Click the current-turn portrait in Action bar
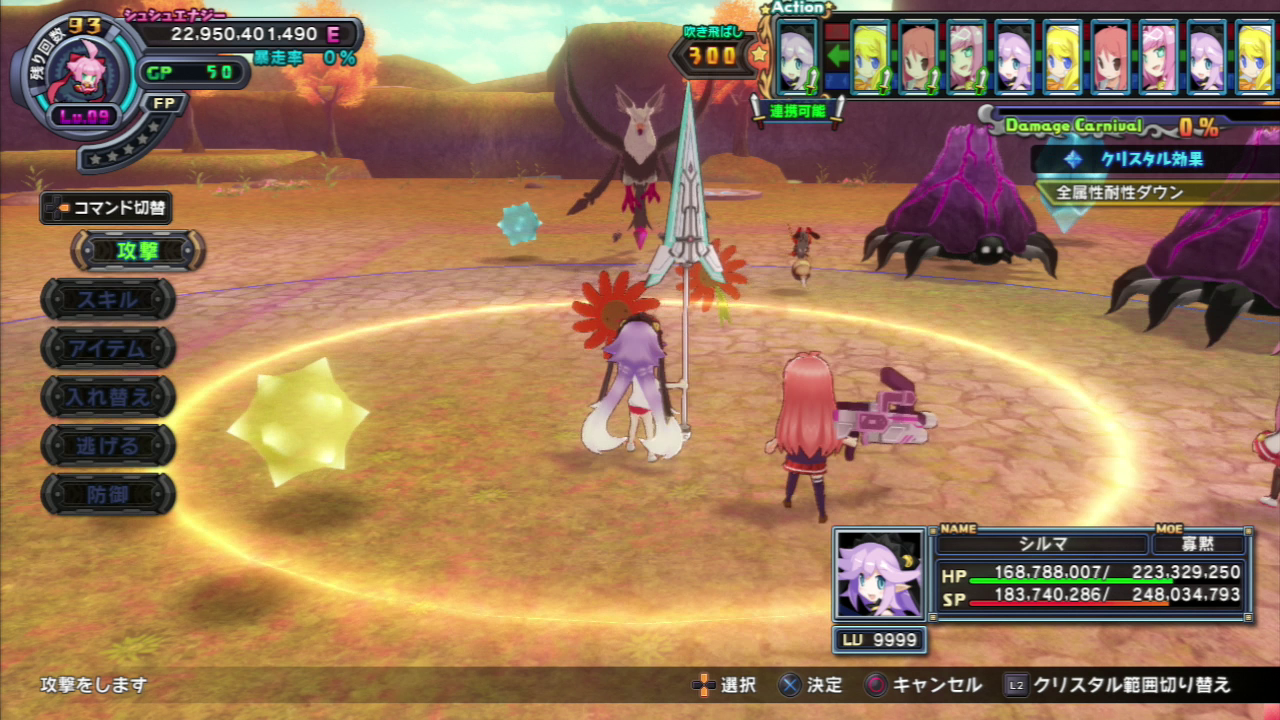1280x720 pixels. click(x=797, y=59)
